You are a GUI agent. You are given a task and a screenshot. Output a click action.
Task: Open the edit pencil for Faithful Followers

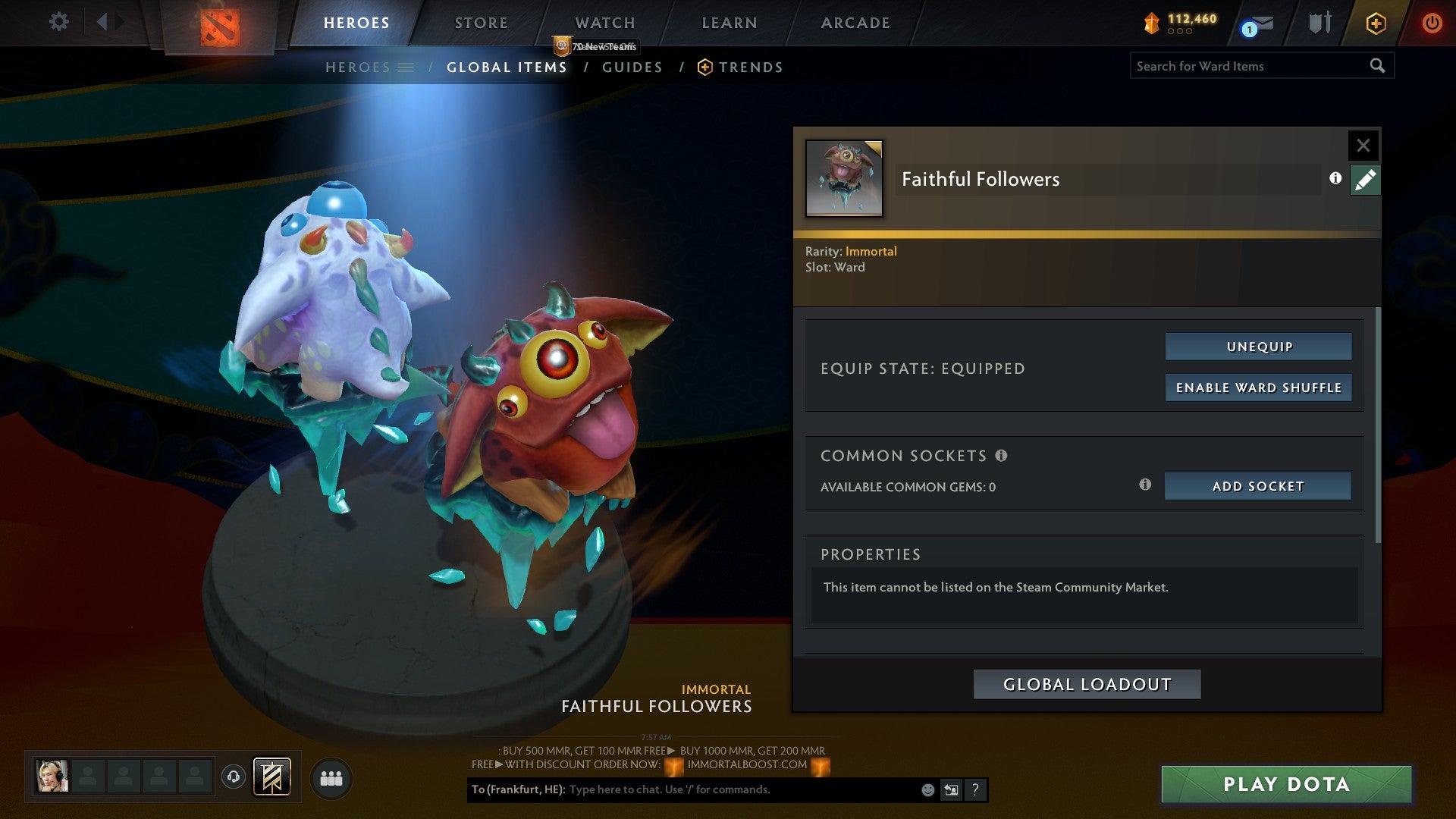(x=1365, y=179)
